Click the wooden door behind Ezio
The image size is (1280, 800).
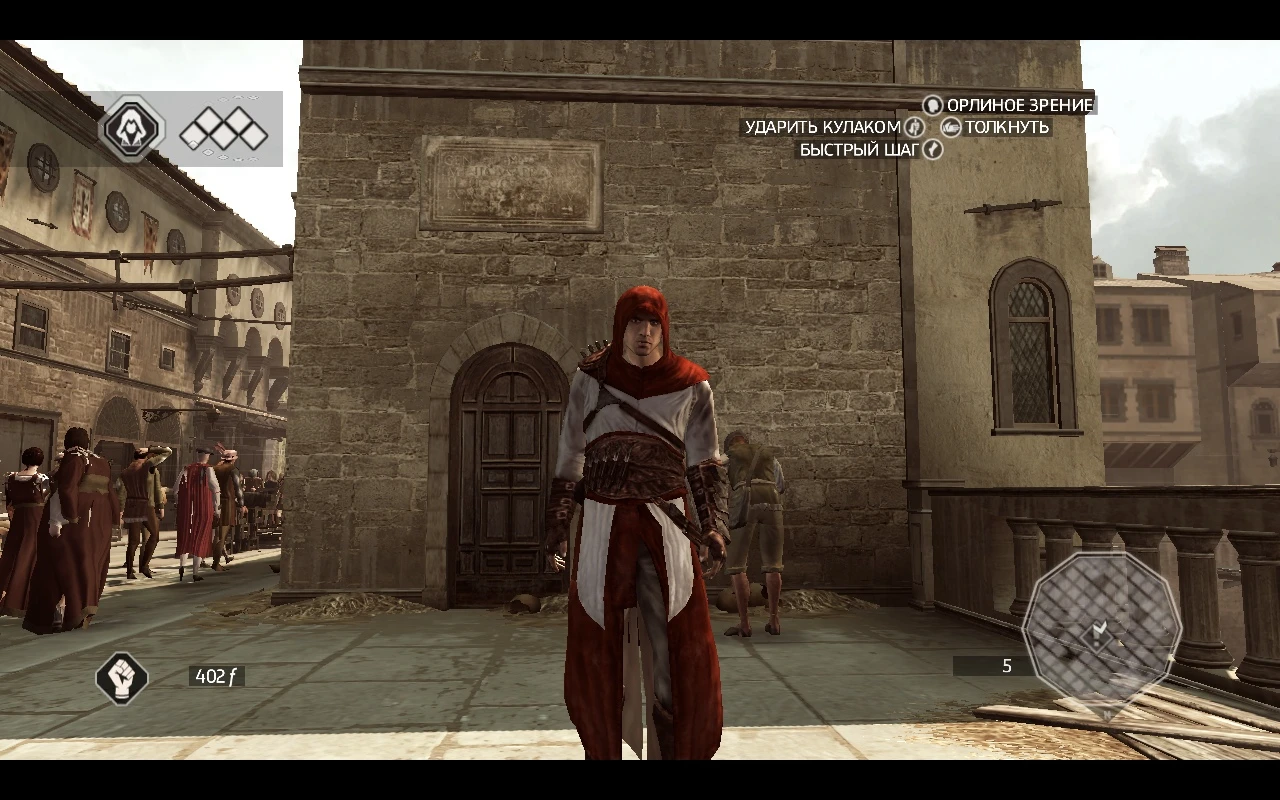click(x=505, y=470)
